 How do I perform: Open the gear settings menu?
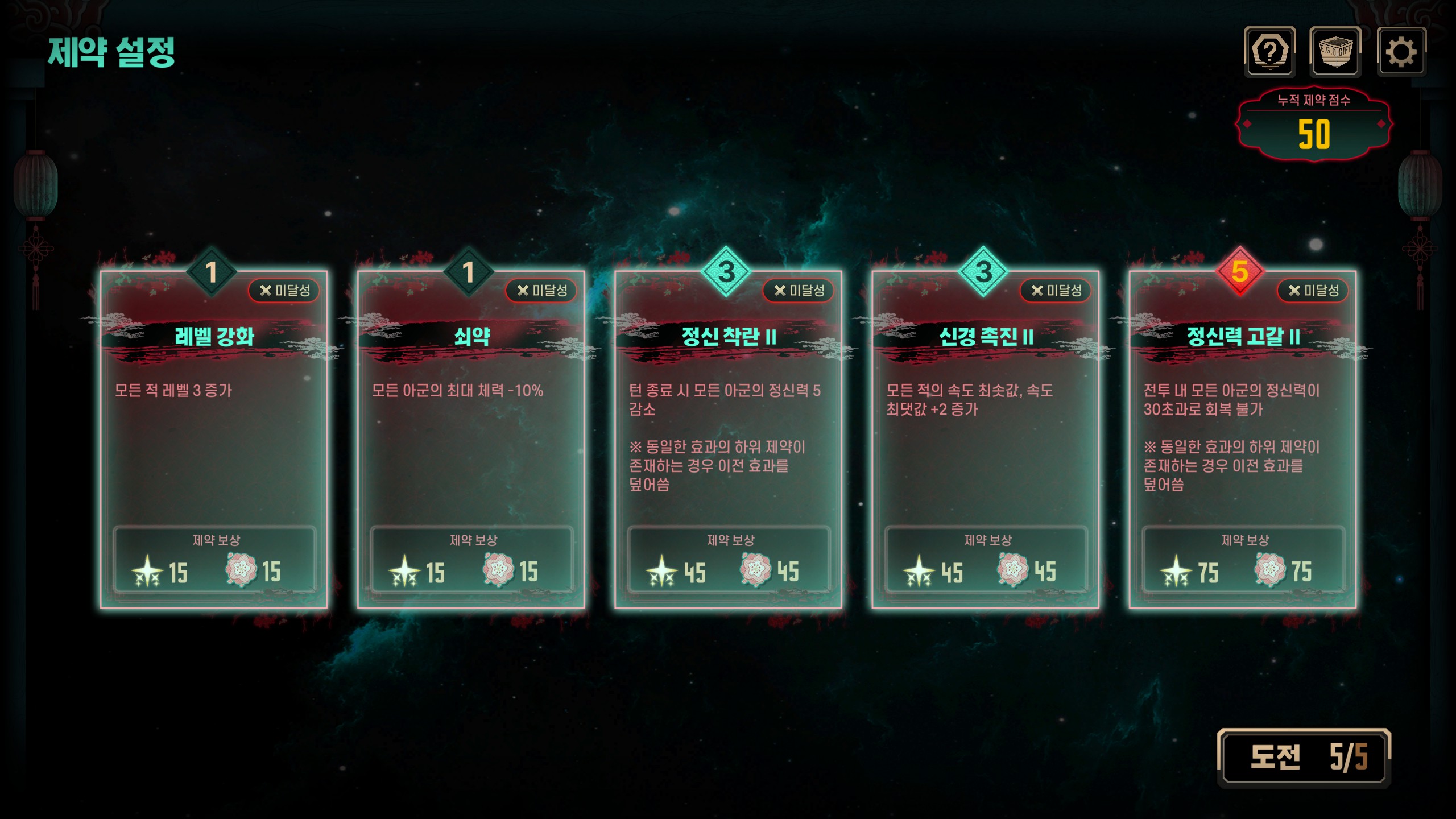click(x=1401, y=52)
